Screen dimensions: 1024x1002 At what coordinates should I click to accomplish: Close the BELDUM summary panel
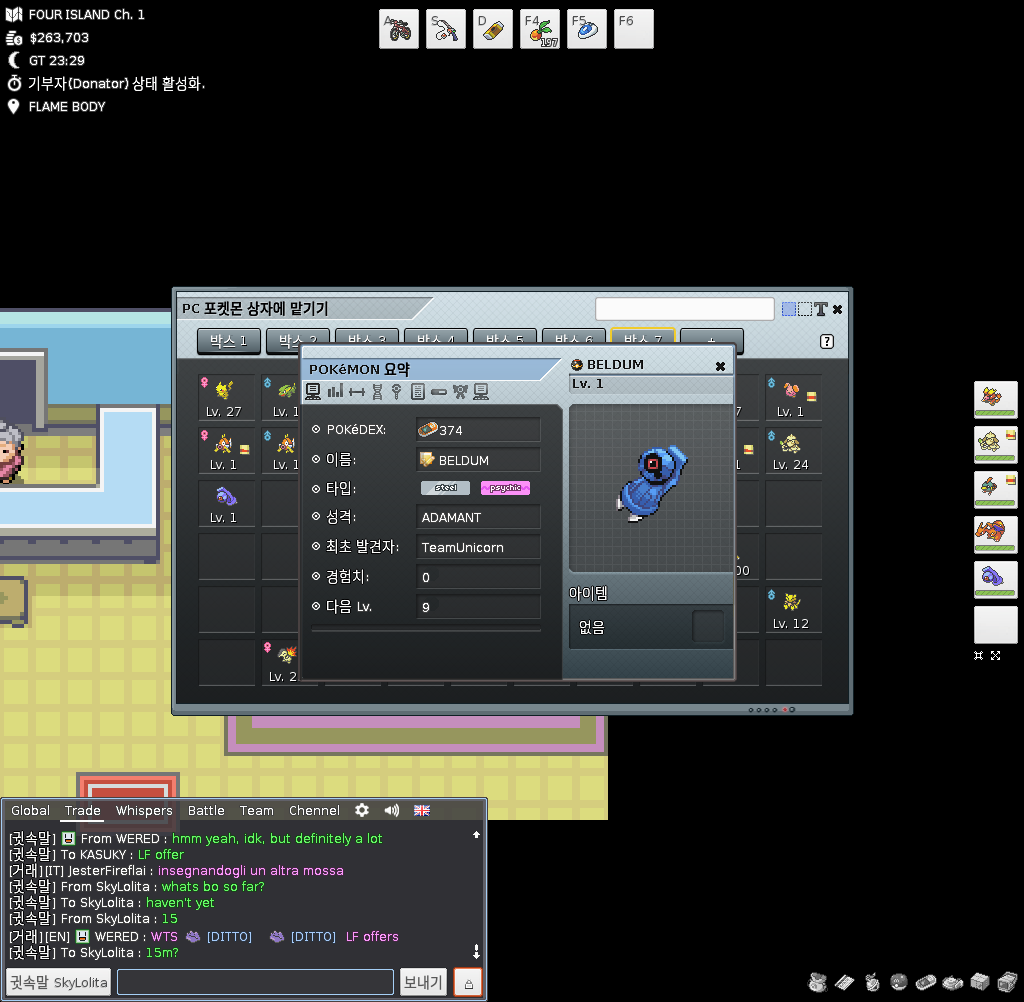coord(720,366)
